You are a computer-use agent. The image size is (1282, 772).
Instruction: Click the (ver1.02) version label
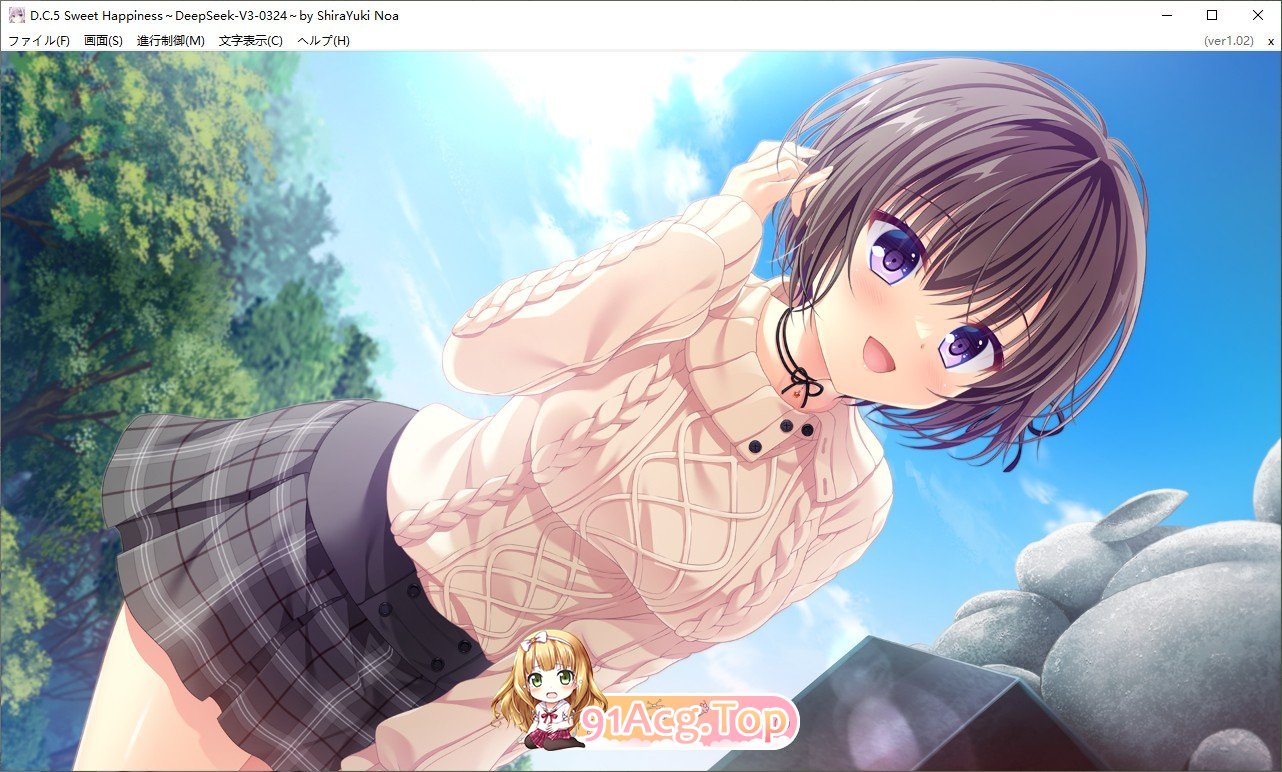pyautogui.click(x=1232, y=40)
